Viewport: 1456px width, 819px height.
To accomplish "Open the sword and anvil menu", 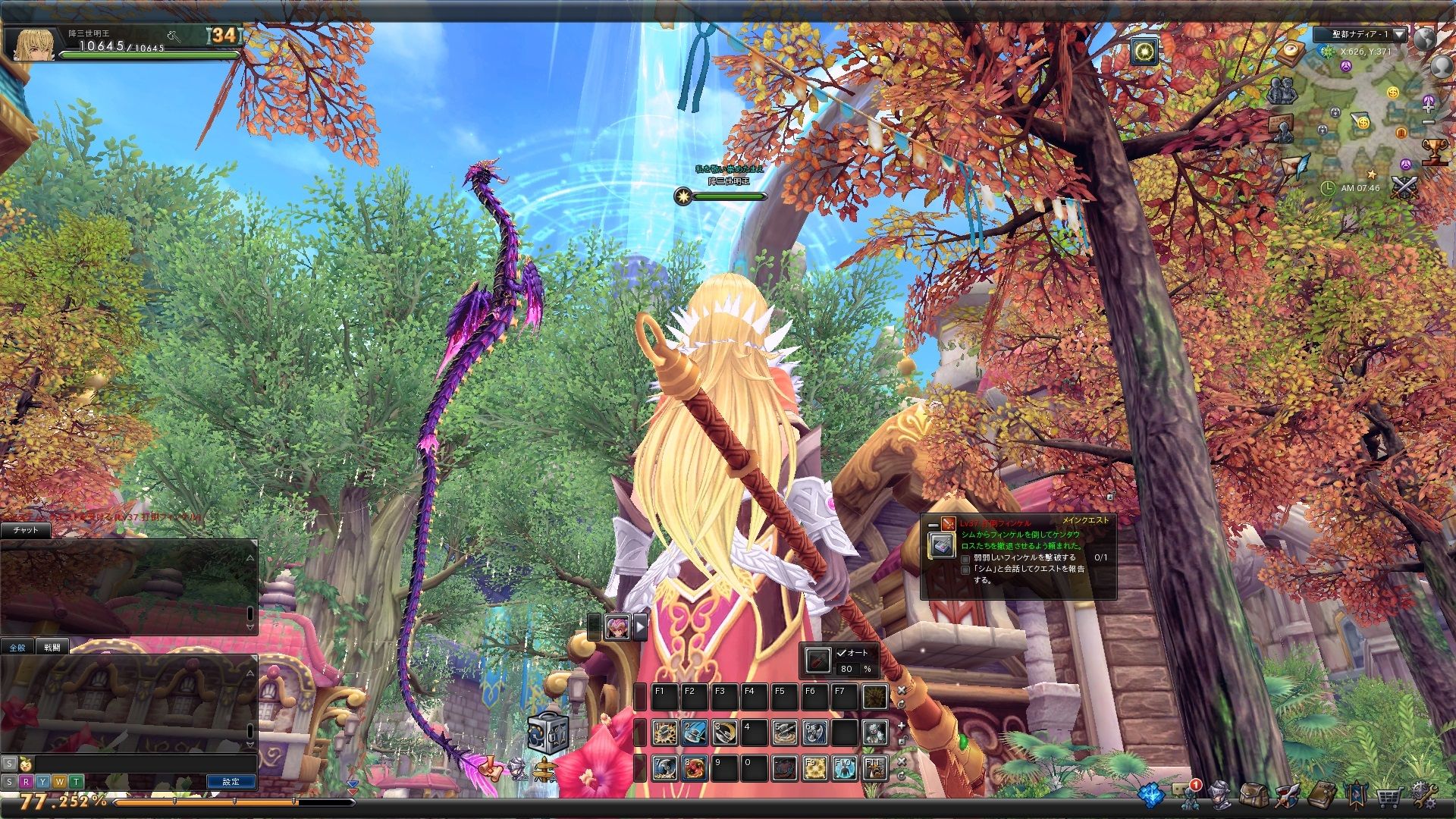I will [1287, 795].
